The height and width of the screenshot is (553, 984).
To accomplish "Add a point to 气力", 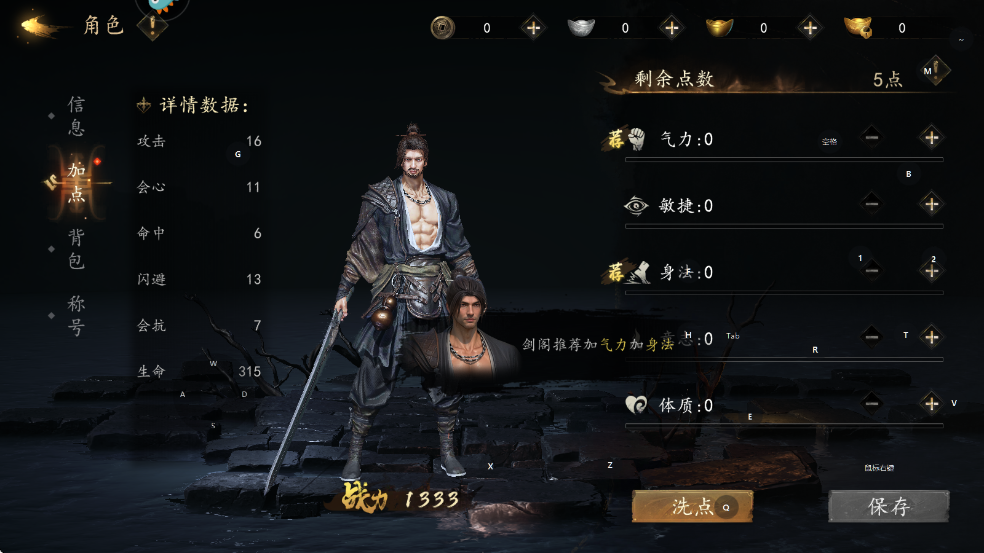I will click(x=931, y=137).
